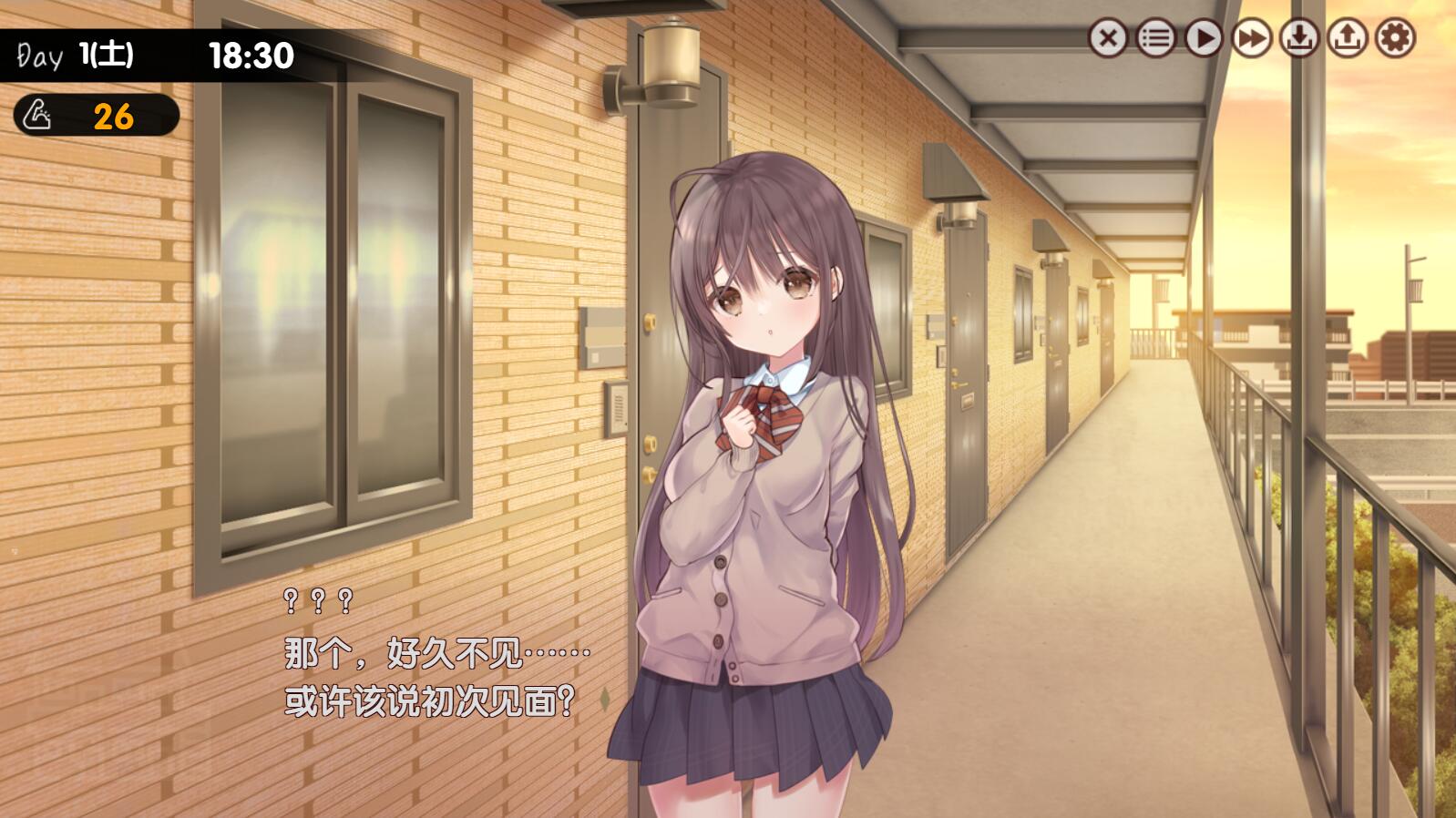Save the game with the down-arrow tray icon
Viewport: 1456px width, 818px height.
click(x=1299, y=38)
